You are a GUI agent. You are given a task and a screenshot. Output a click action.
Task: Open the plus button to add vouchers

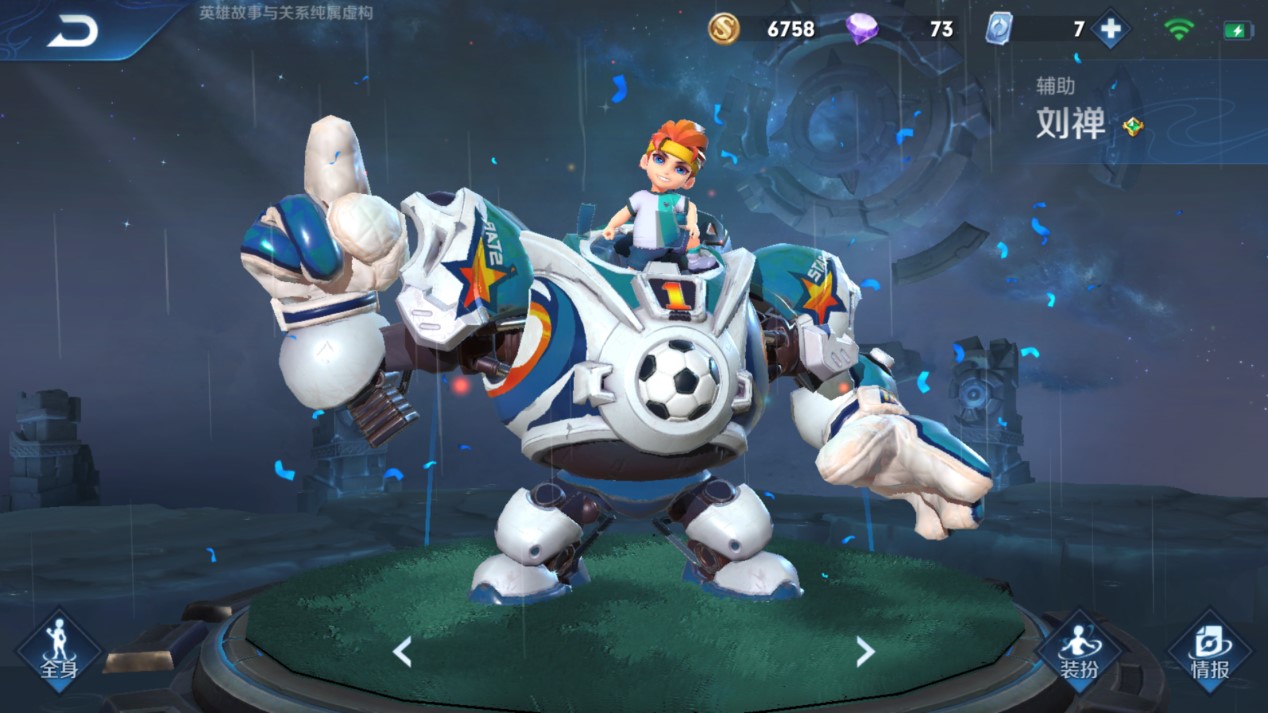[1110, 30]
